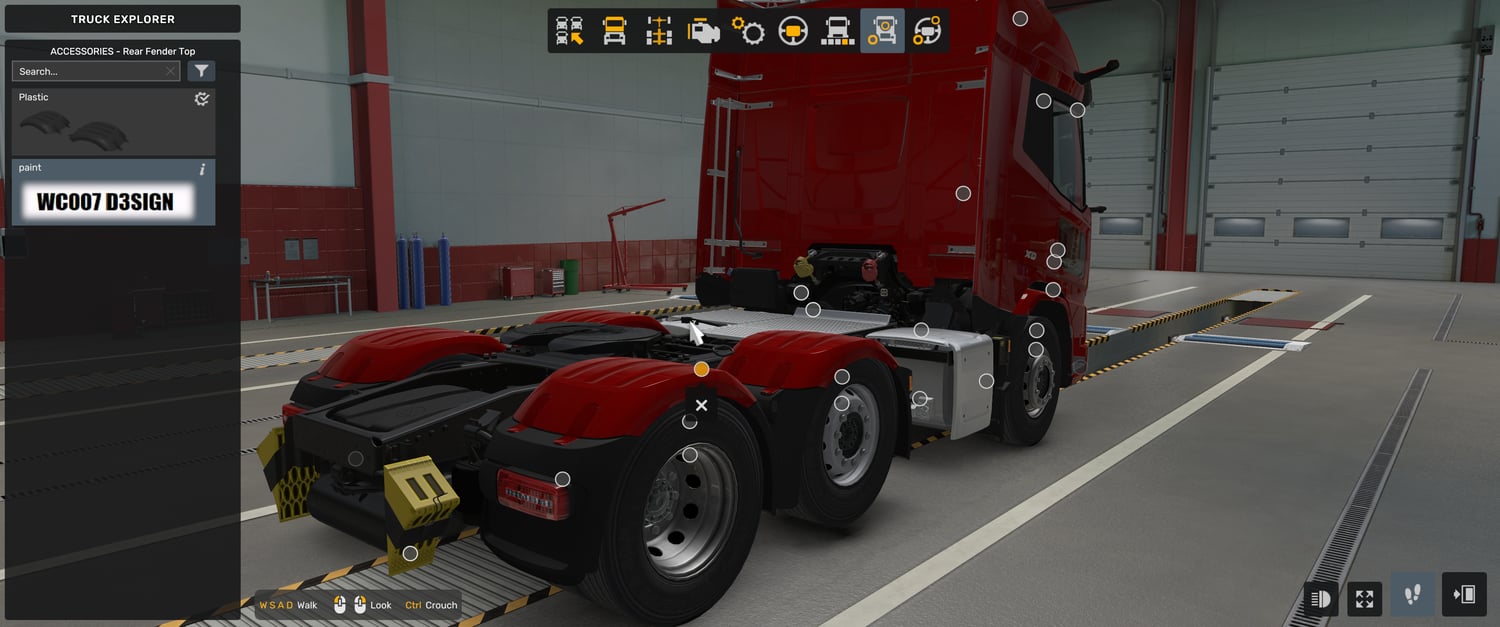Click the four-arrows expand view button
1500x627 pixels.
pyautogui.click(x=1364, y=599)
